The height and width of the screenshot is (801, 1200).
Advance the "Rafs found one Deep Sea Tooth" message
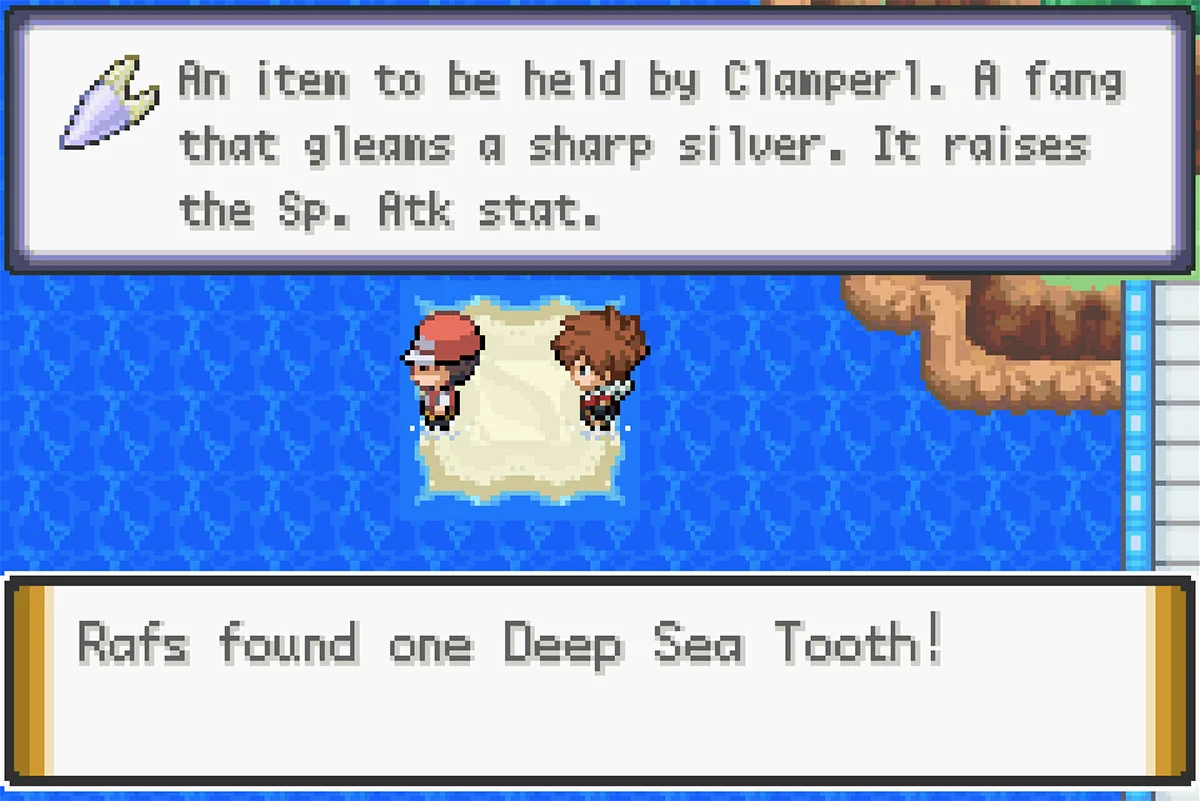[600, 679]
